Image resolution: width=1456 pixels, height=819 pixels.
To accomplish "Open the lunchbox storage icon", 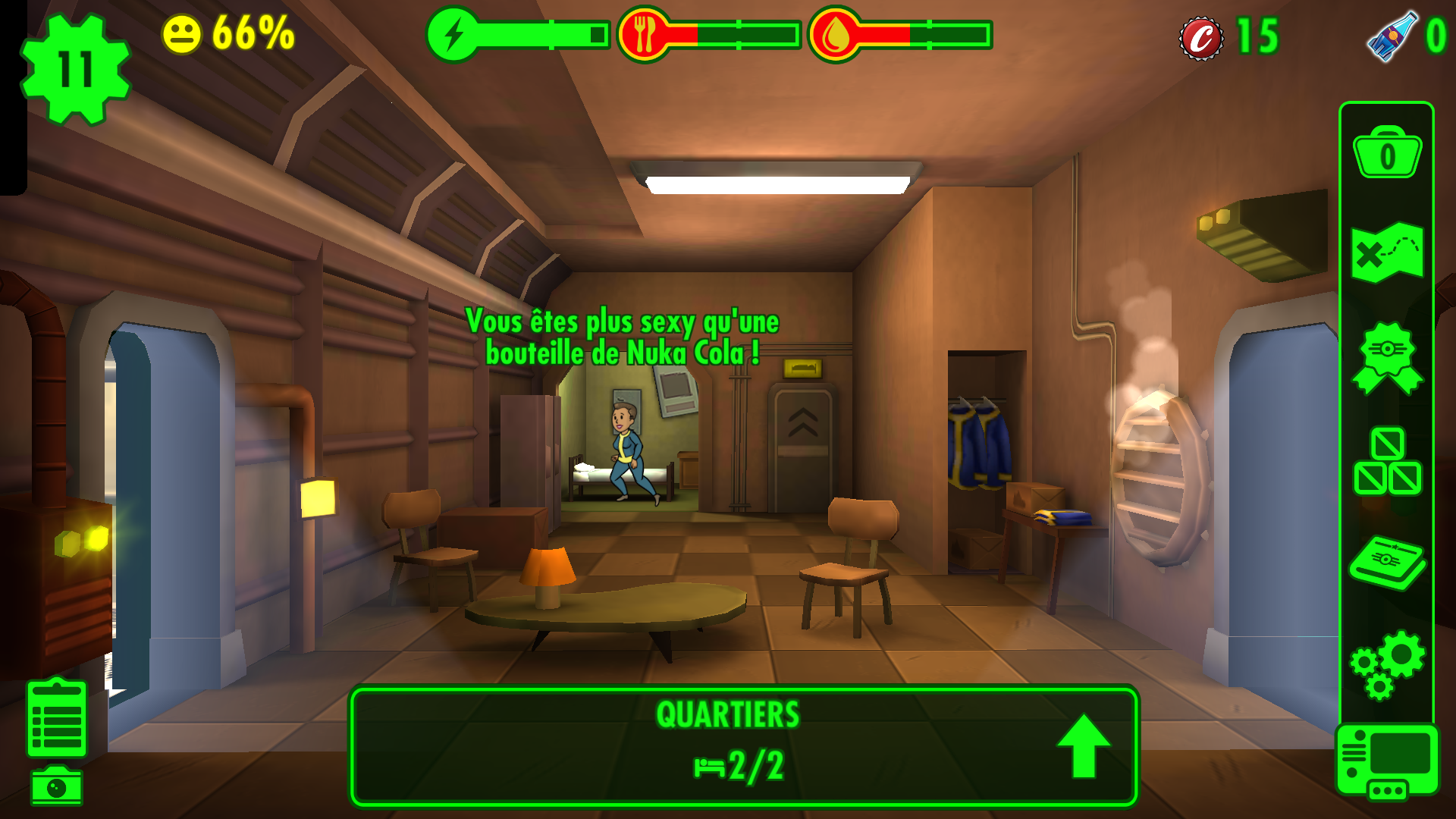I will pyautogui.click(x=1387, y=153).
